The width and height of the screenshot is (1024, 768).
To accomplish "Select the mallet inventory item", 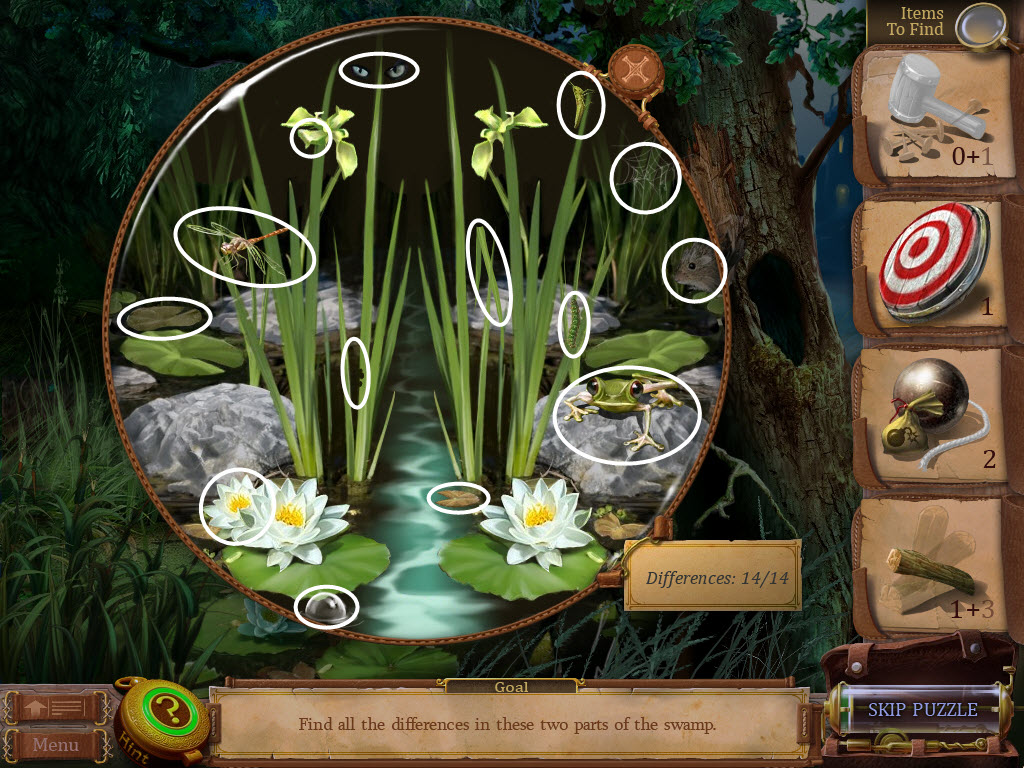I will tap(930, 110).
